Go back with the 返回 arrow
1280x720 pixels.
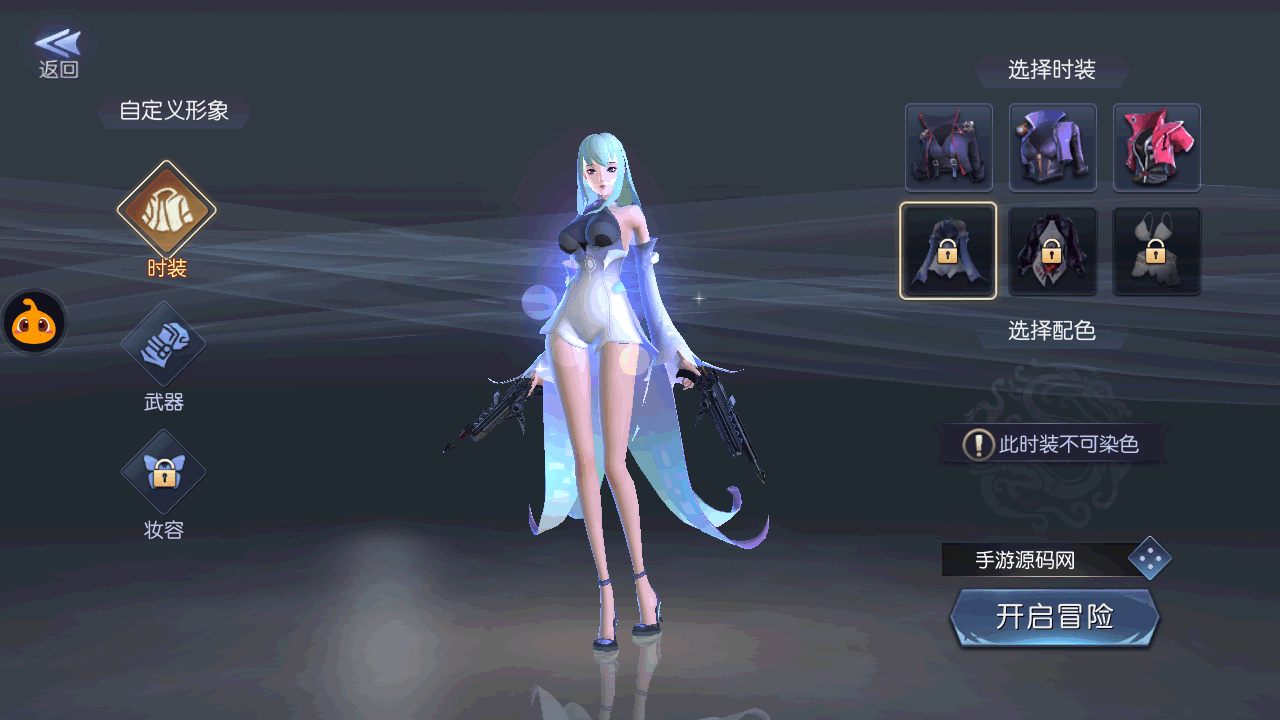(58, 52)
